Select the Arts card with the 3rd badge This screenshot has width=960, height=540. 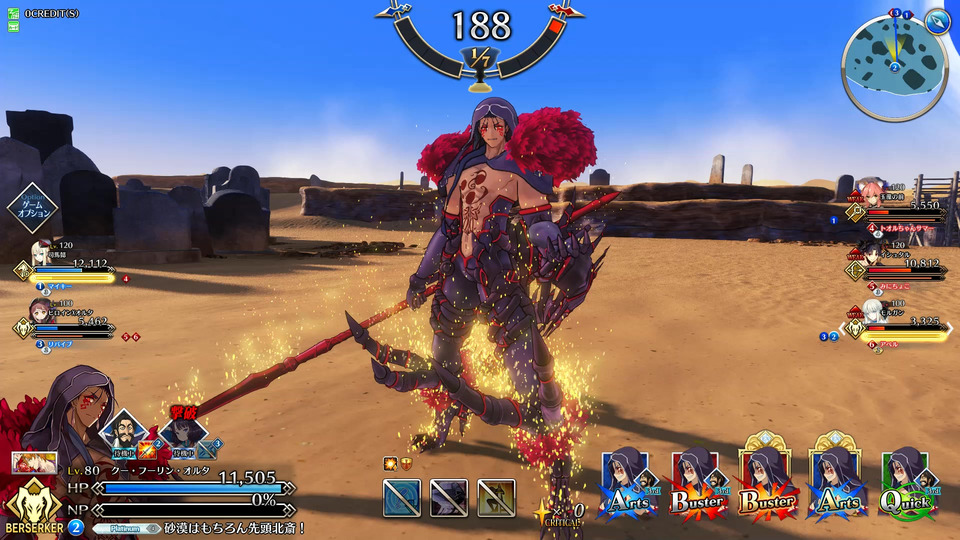coord(629,484)
